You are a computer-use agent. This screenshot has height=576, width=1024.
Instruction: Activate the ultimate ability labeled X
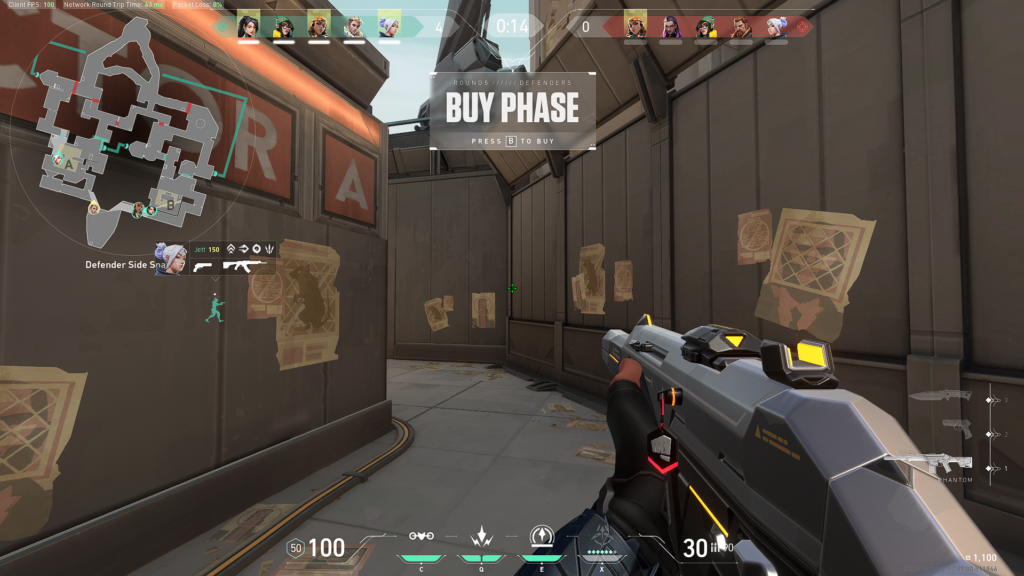pos(604,540)
